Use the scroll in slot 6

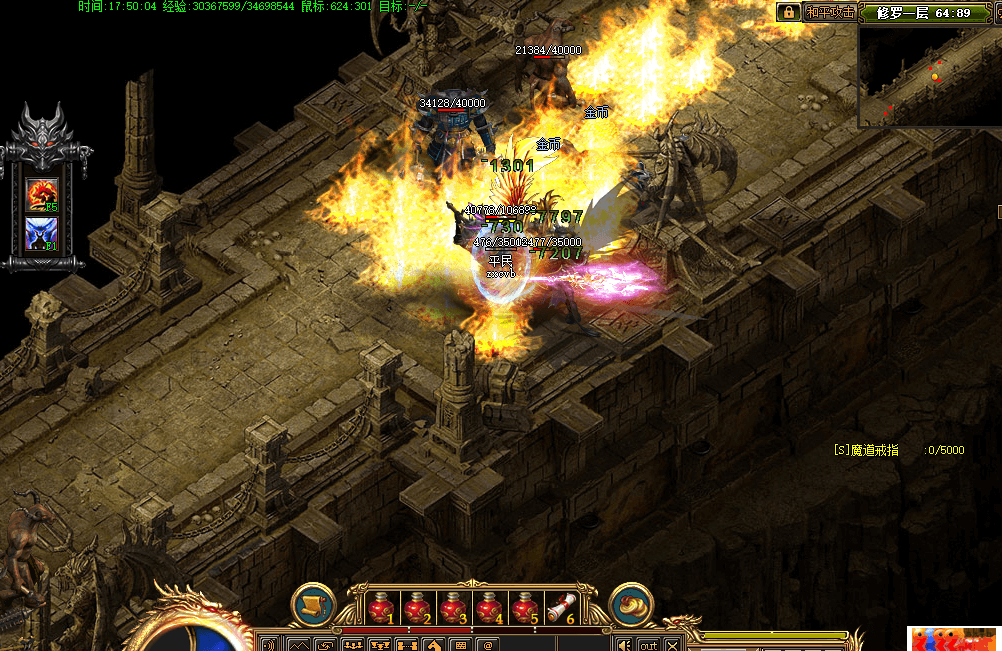(561, 607)
